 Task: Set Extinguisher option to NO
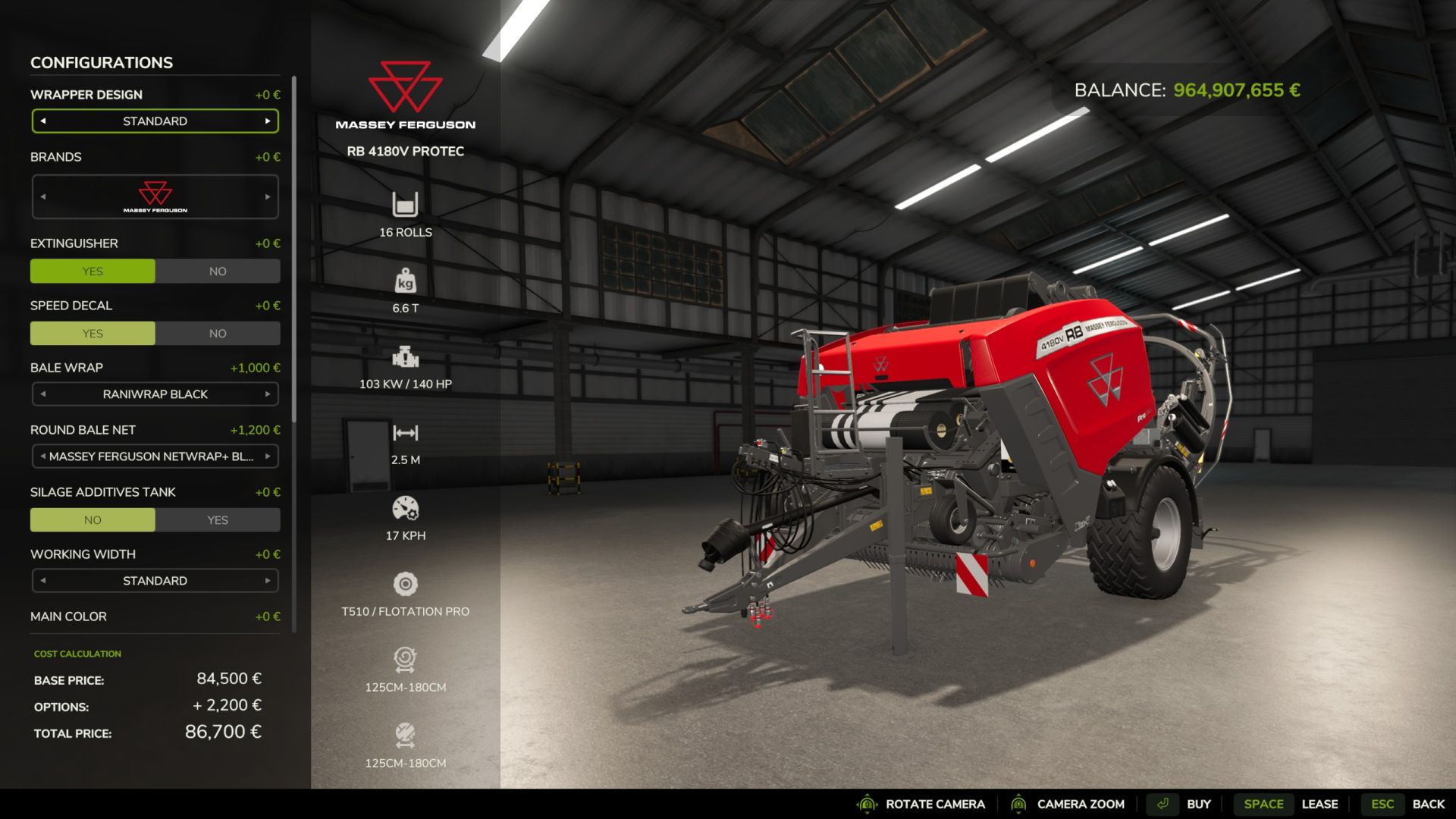coord(218,271)
